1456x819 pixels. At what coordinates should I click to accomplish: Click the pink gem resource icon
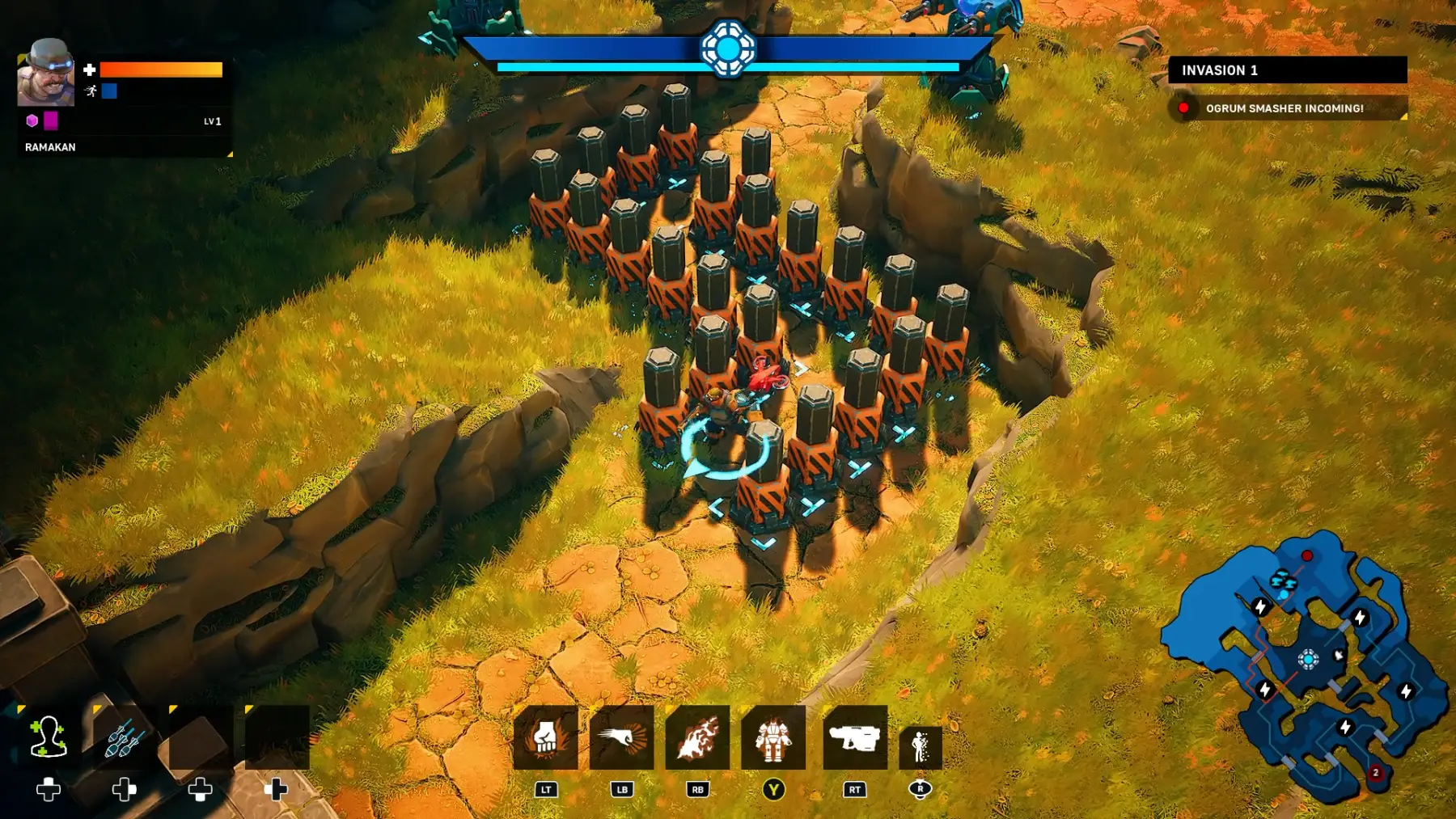[32, 120]
